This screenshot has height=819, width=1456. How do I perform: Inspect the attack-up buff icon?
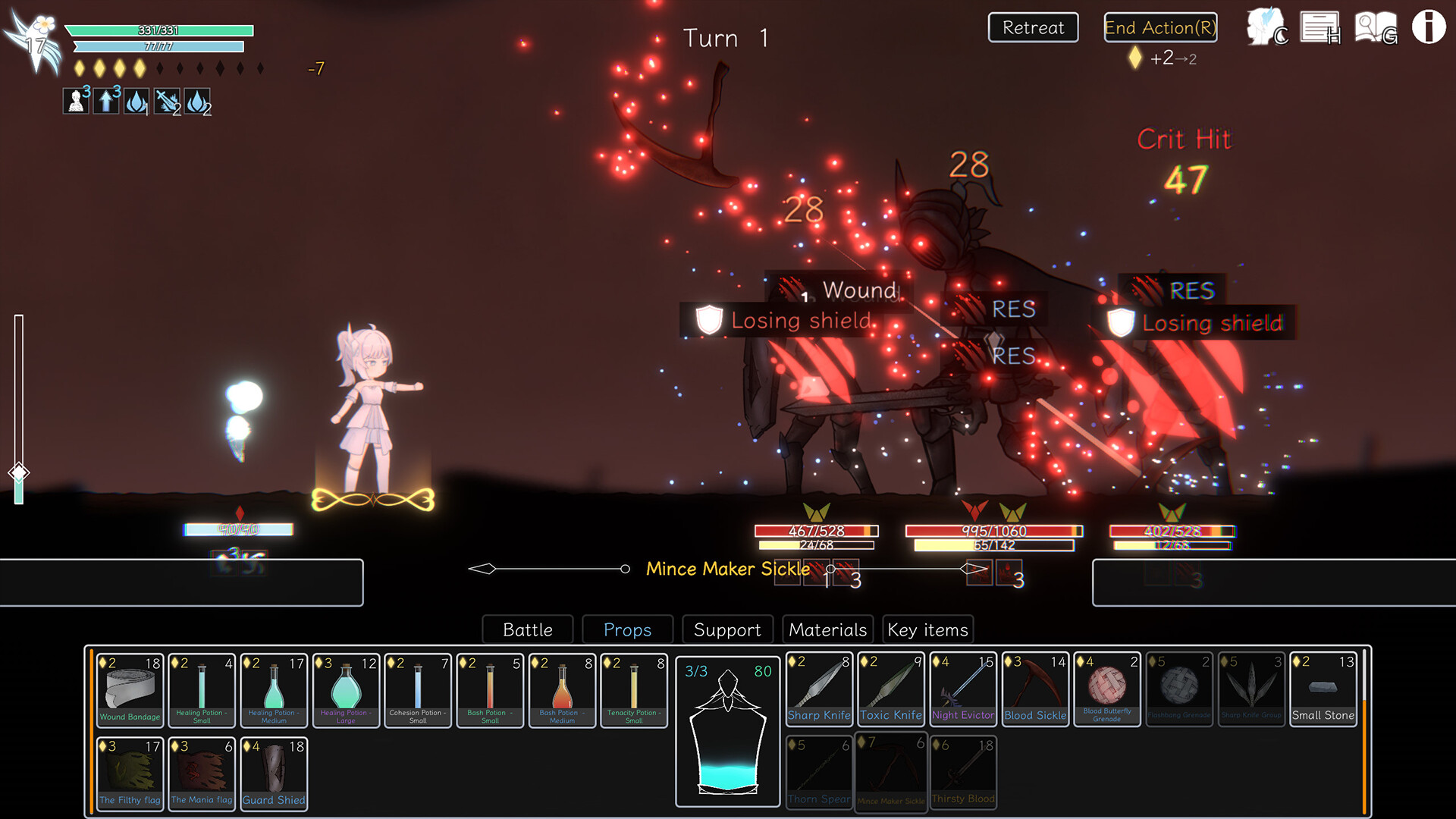click(x=105, y=101)
